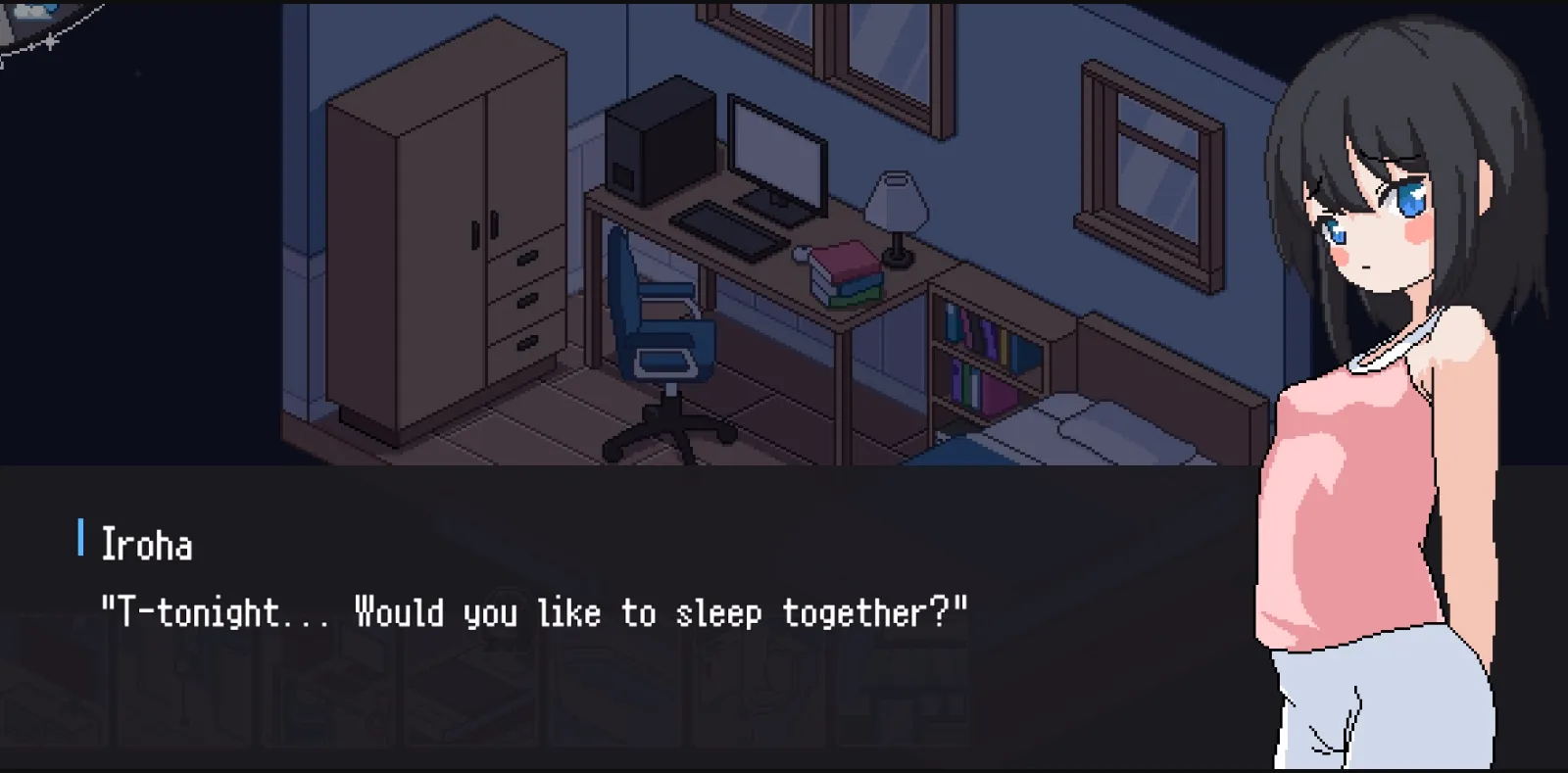Image resolution: width=1568 pixels, height=773 pixels.
Task: Click the books on the bookshelf
Action: (975, 333)
